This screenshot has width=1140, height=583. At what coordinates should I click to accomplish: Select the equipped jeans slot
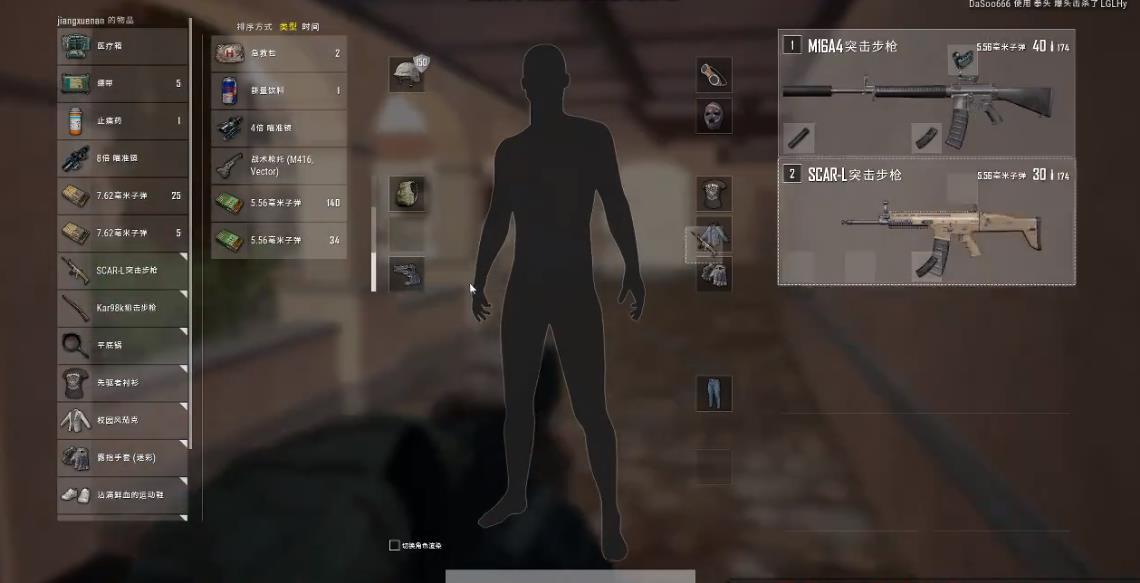pyautogui.click(x=713, y=393)
